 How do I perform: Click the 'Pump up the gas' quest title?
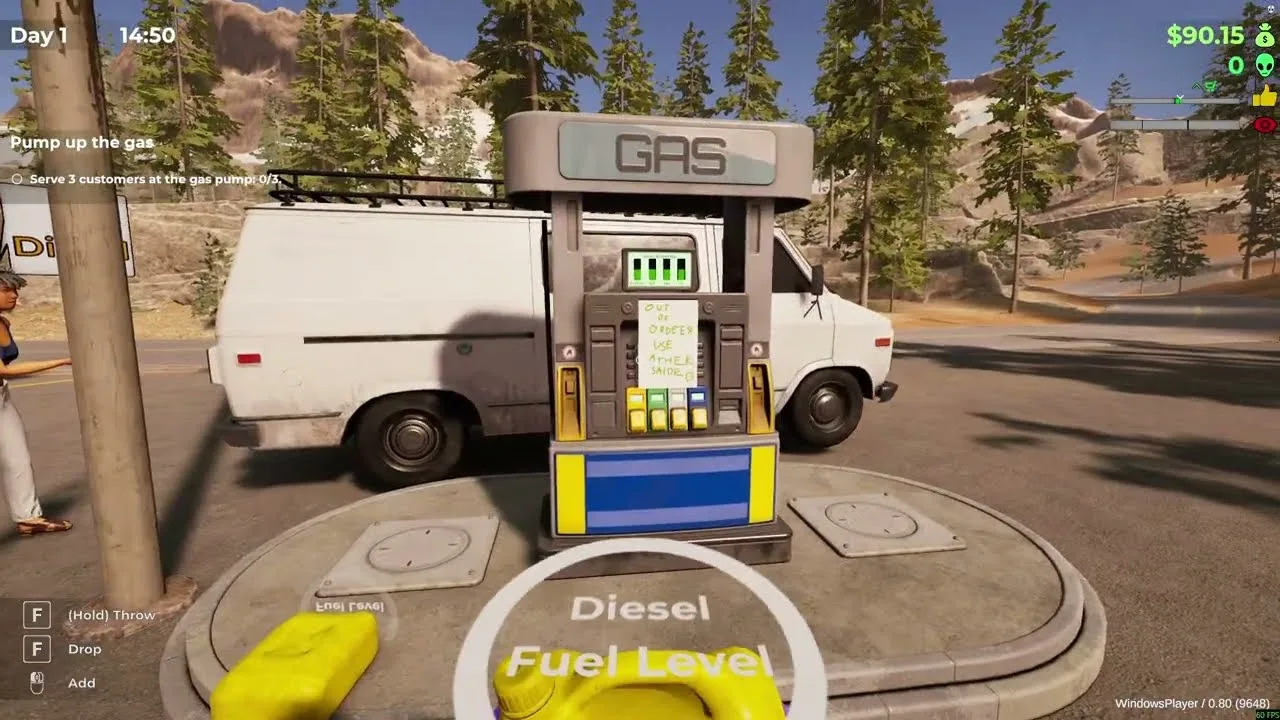tap(82, 142)
